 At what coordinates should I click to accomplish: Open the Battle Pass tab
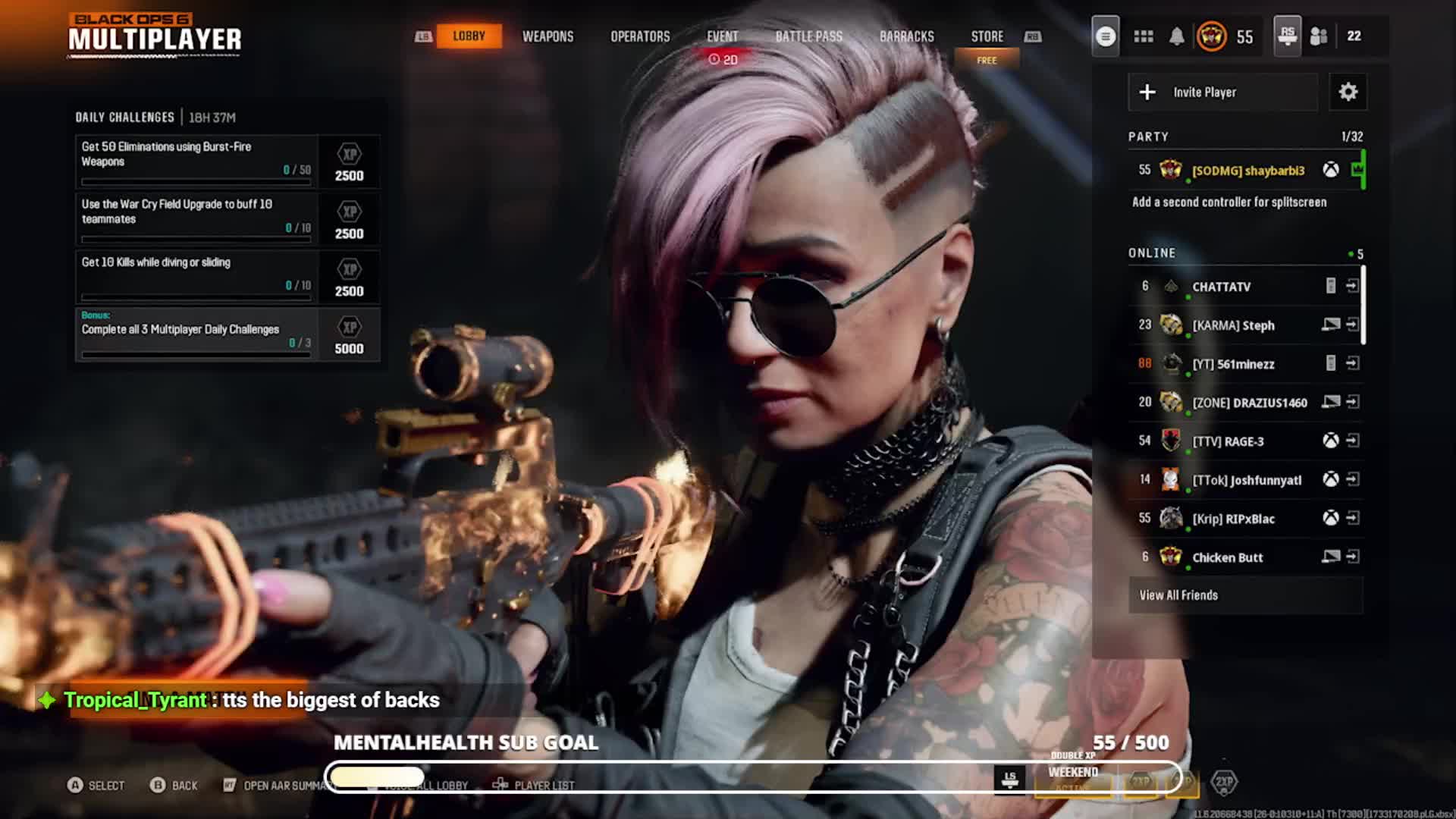pos(808,36)
